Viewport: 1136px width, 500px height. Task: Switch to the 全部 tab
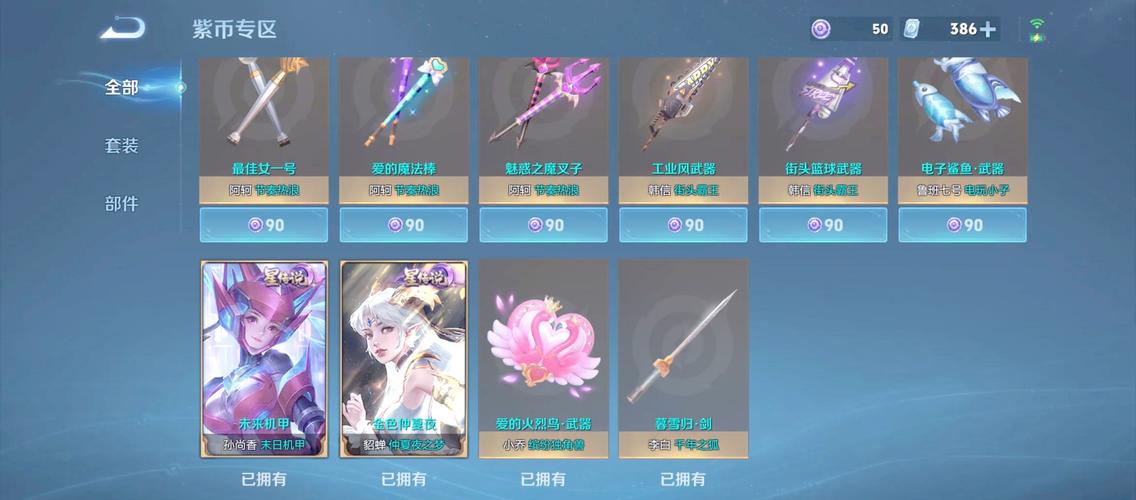(122, 87)
